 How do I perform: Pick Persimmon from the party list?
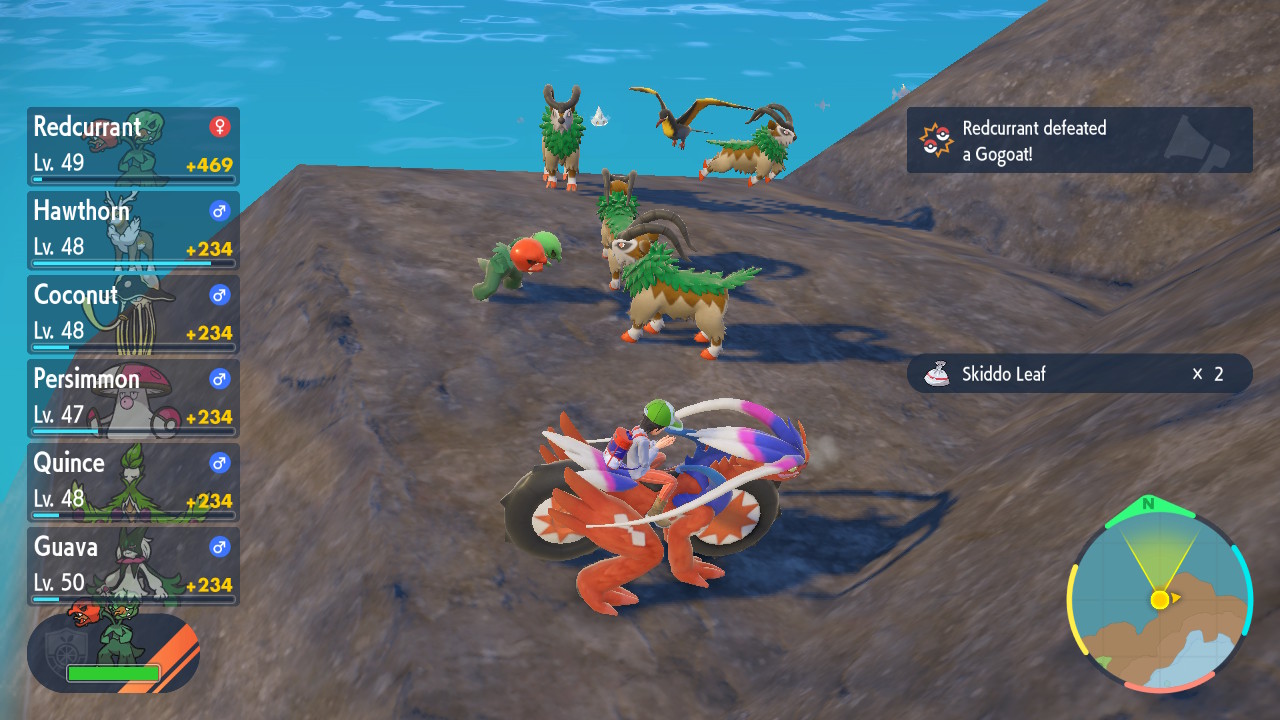133,398
